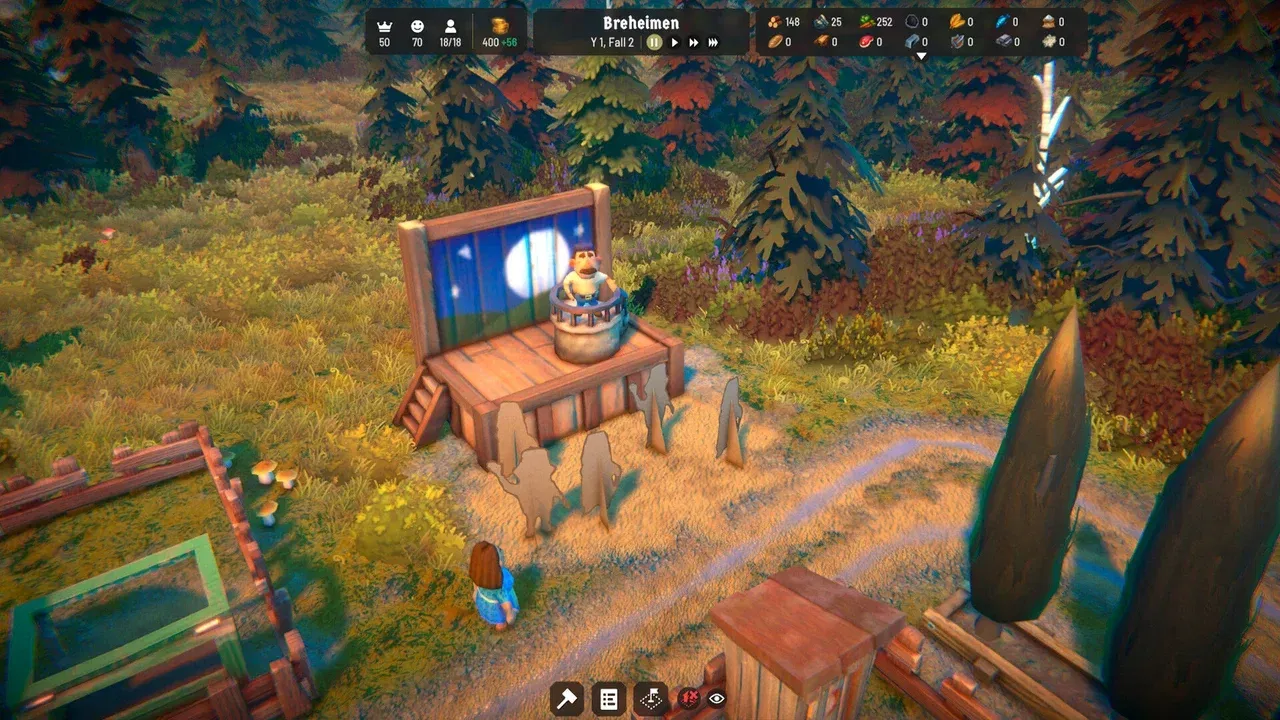
Task: Click the iron bar resource icon
Action: 911,40
